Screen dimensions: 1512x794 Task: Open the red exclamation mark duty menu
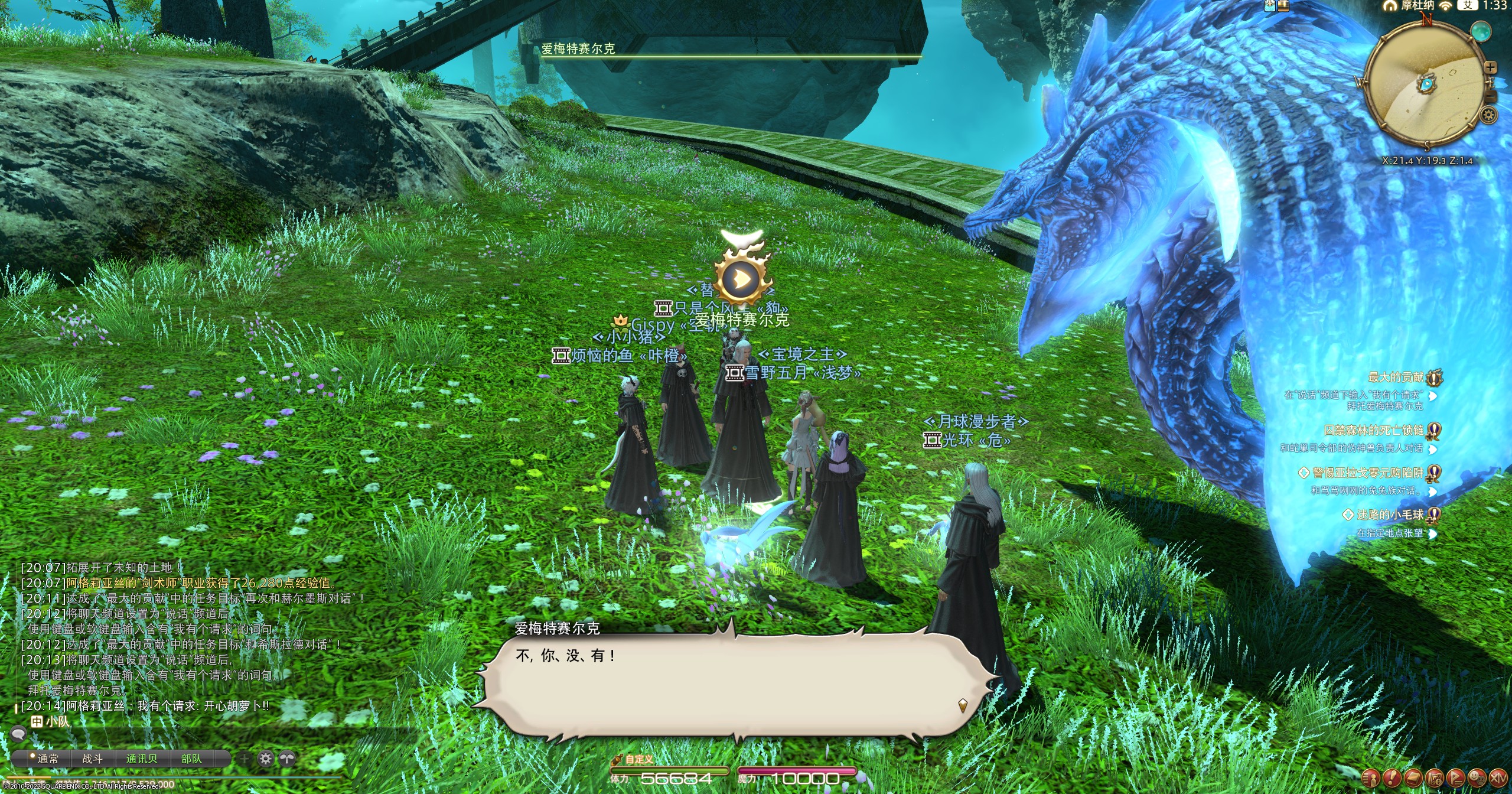click(1392, 777)
